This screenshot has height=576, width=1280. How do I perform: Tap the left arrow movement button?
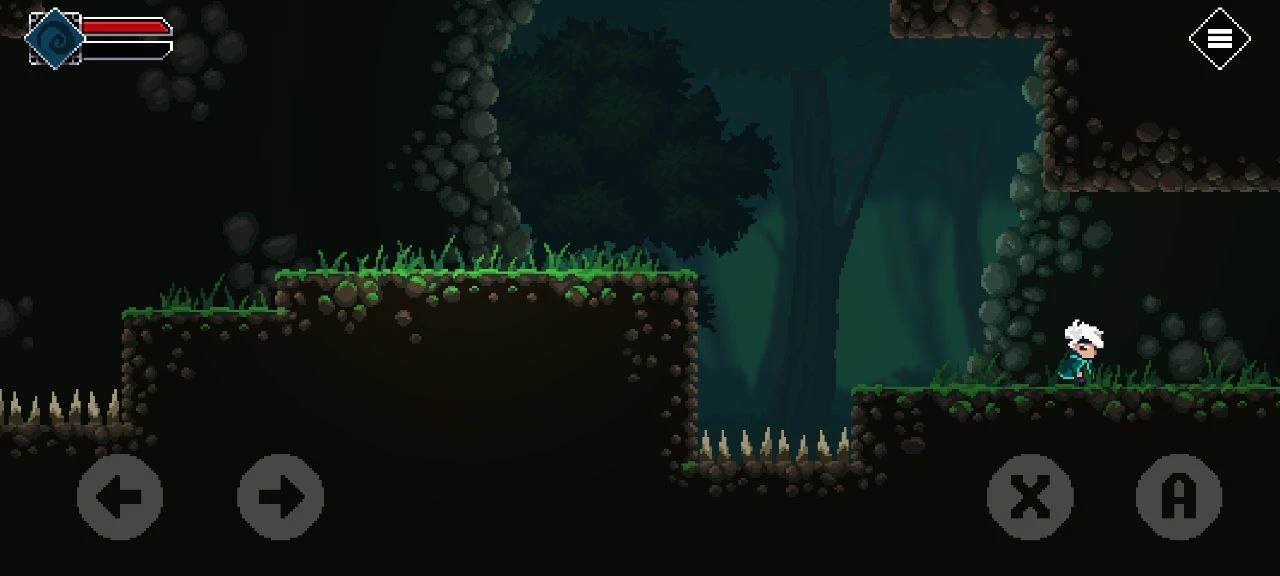[x=120, y=497]
